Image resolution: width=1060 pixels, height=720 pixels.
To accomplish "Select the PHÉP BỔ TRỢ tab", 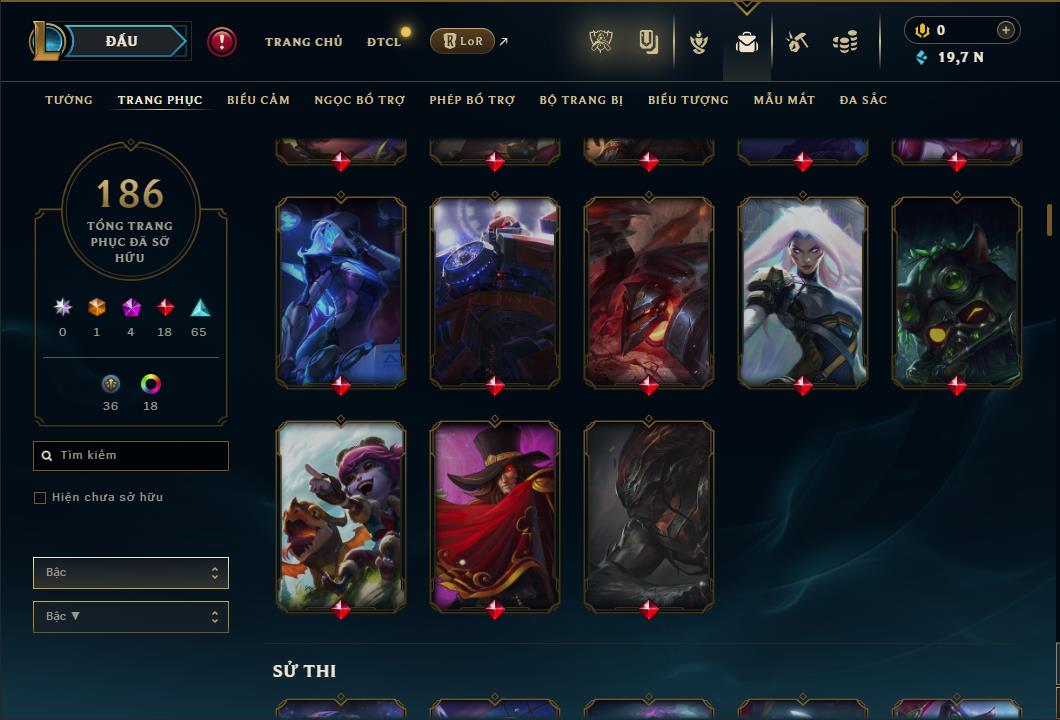I will coord(472,100).
